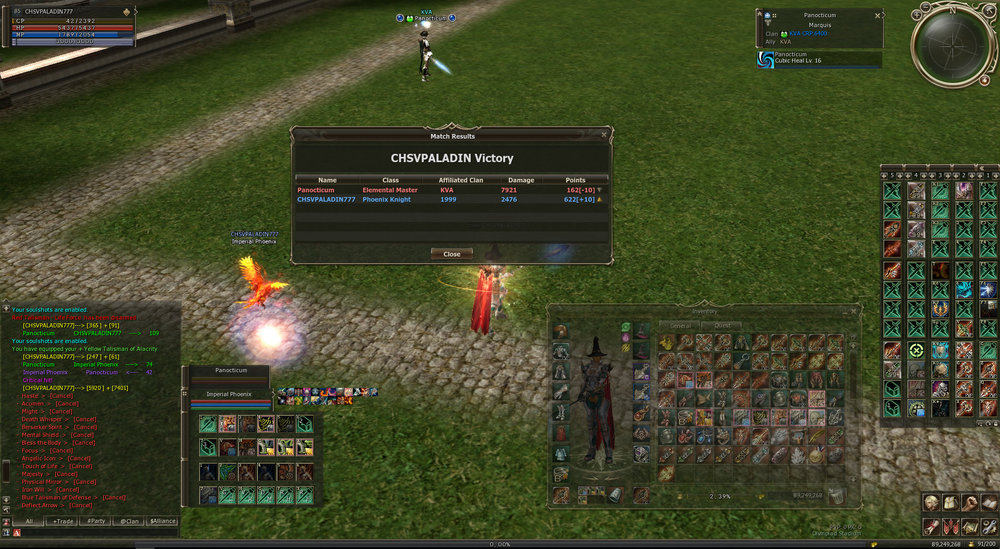Select the @Clan chat tab
The image size is (1000, 549).
(128, 521)
